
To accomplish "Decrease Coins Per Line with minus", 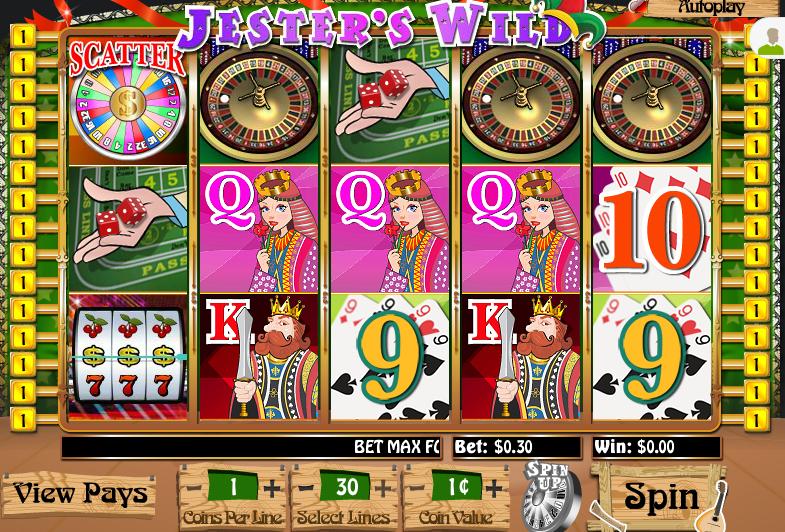I will (195, 488).
